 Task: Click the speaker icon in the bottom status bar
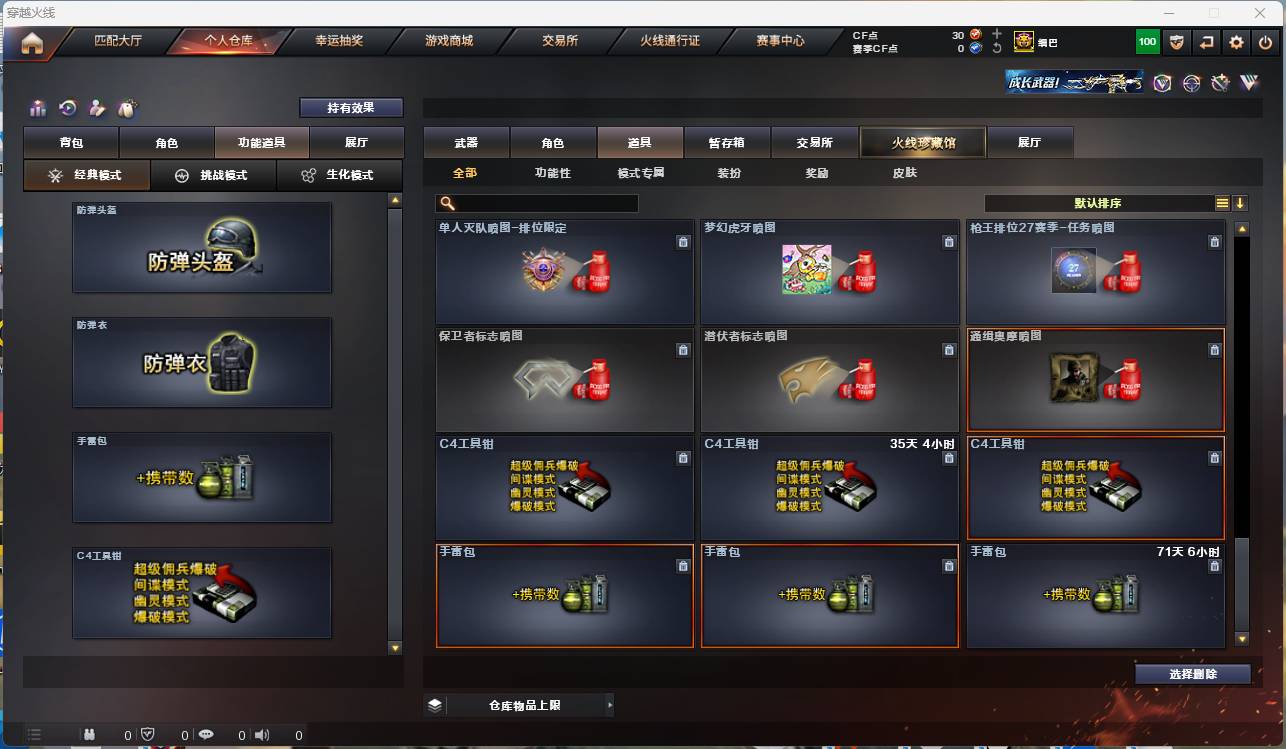pos(261,734)
